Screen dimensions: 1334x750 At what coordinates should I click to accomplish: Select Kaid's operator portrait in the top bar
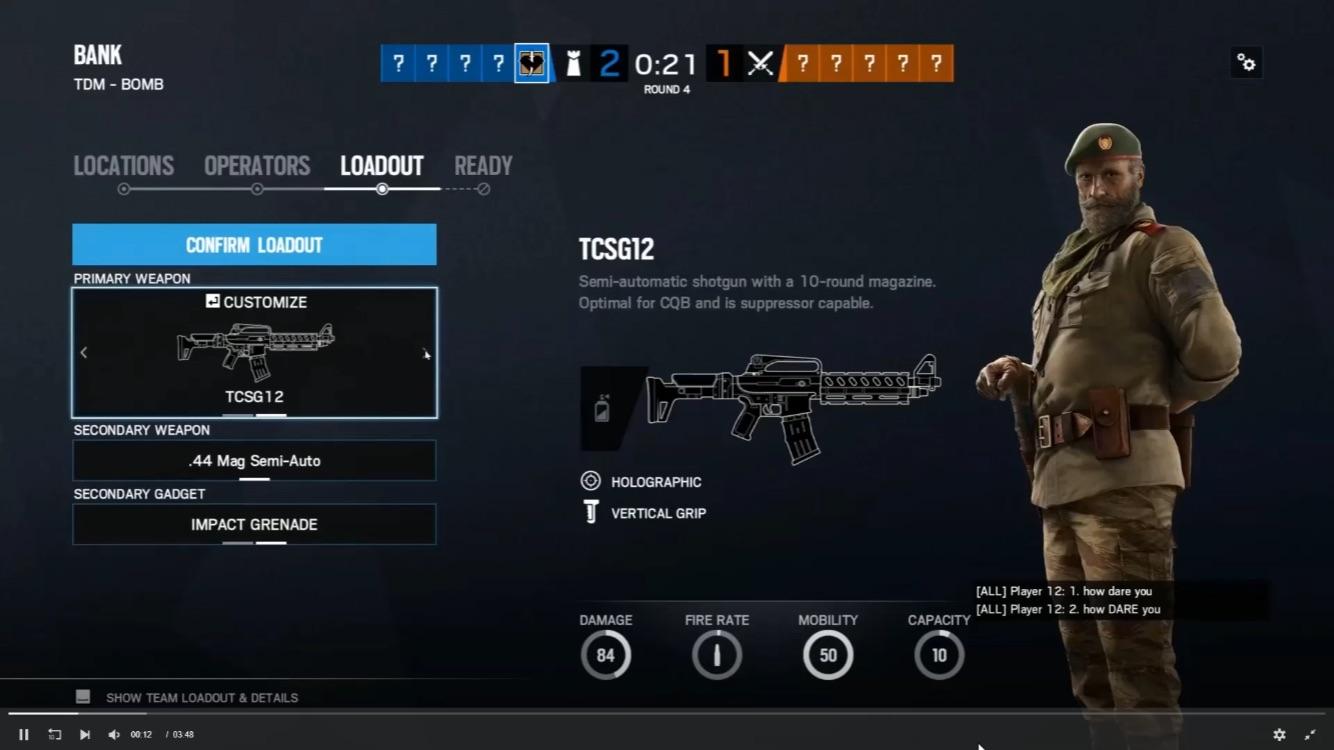[x=532, y=62]
